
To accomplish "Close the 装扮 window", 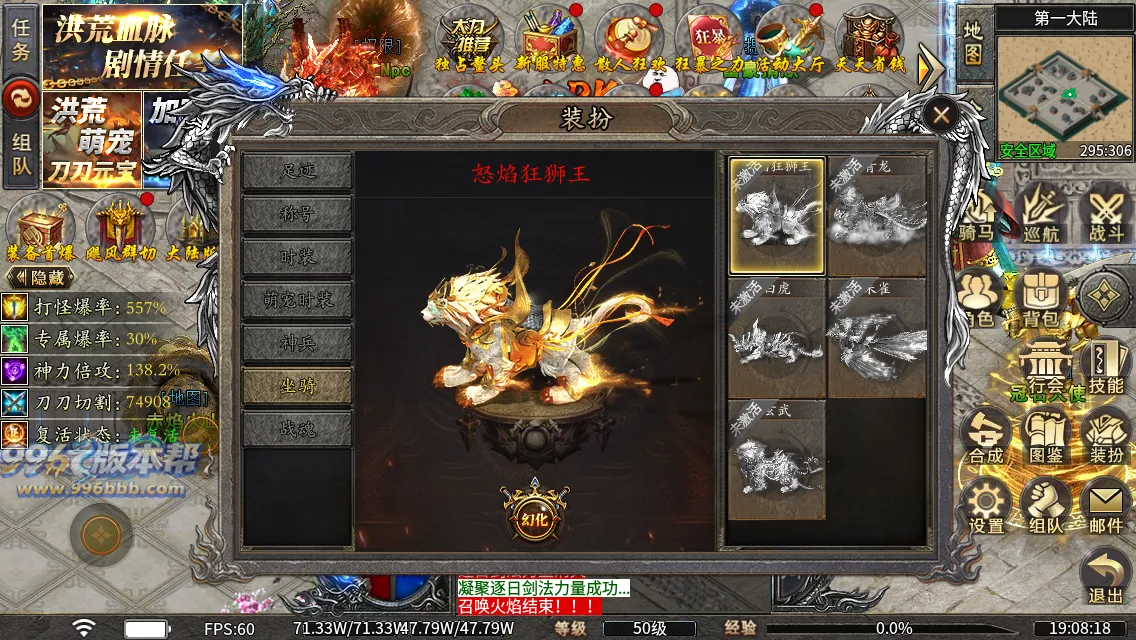I will coord(940,115).
